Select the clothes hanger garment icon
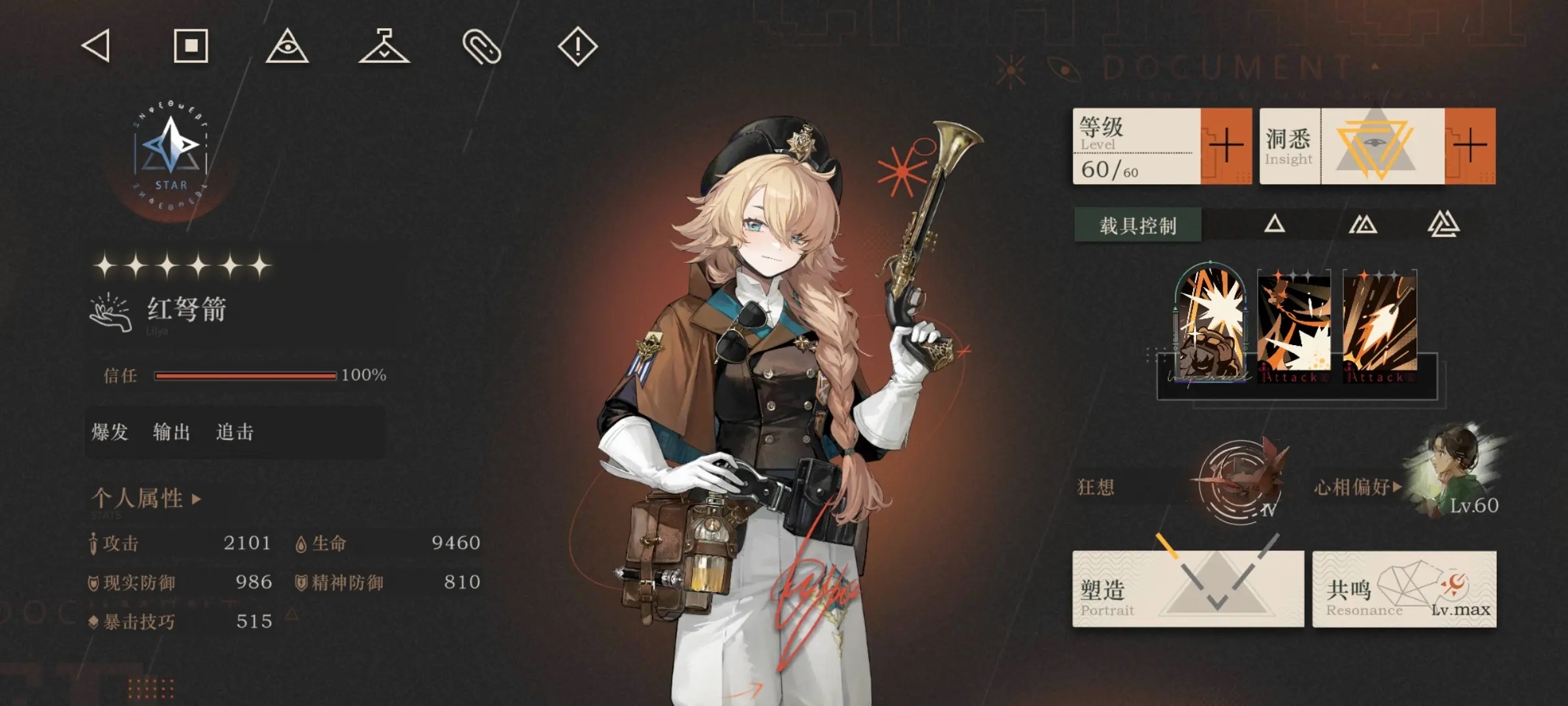Viewport: 1568px width, 706px height. 384,46
